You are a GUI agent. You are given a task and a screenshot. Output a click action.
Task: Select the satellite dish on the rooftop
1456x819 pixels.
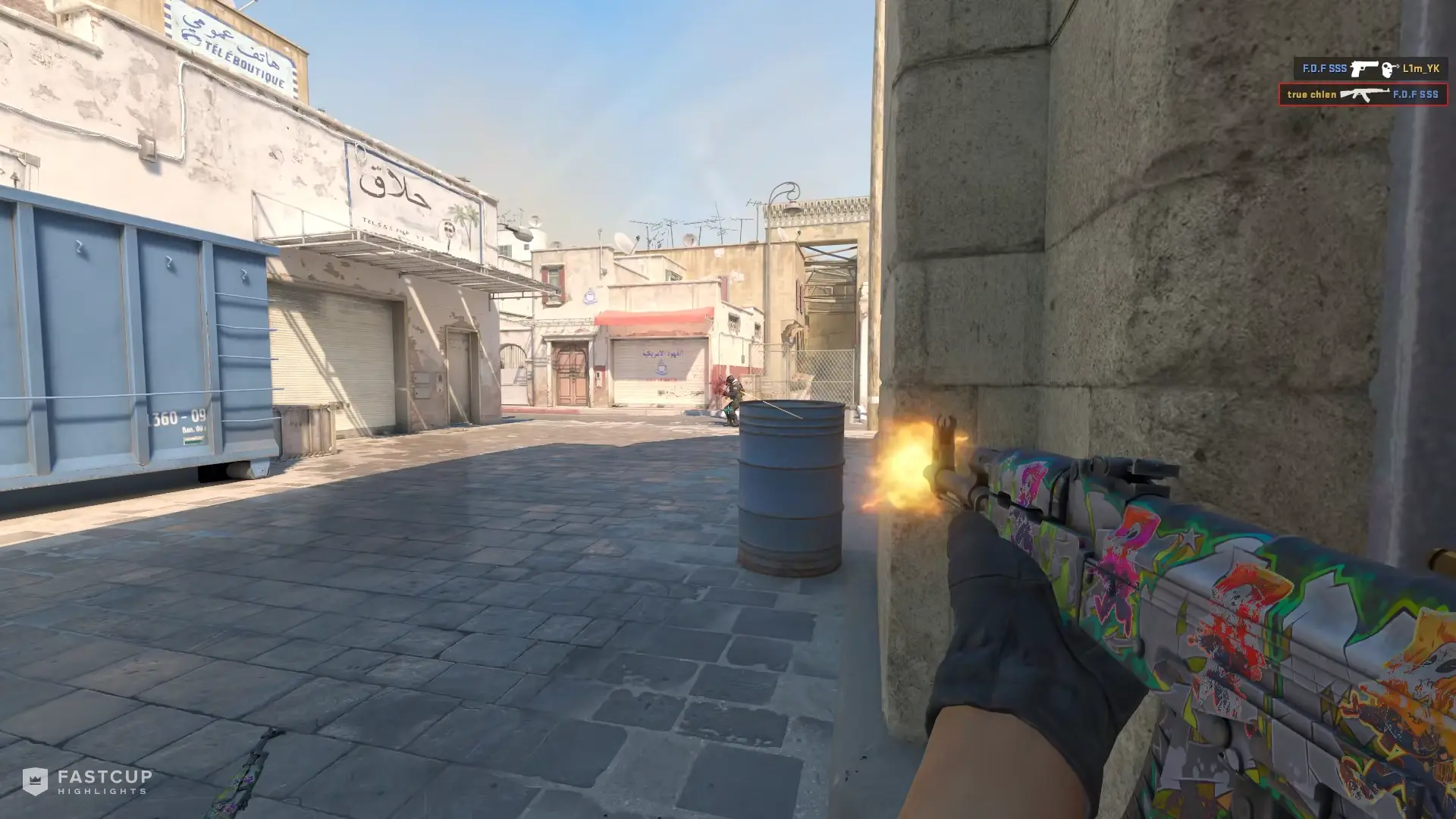coord(622,243)
